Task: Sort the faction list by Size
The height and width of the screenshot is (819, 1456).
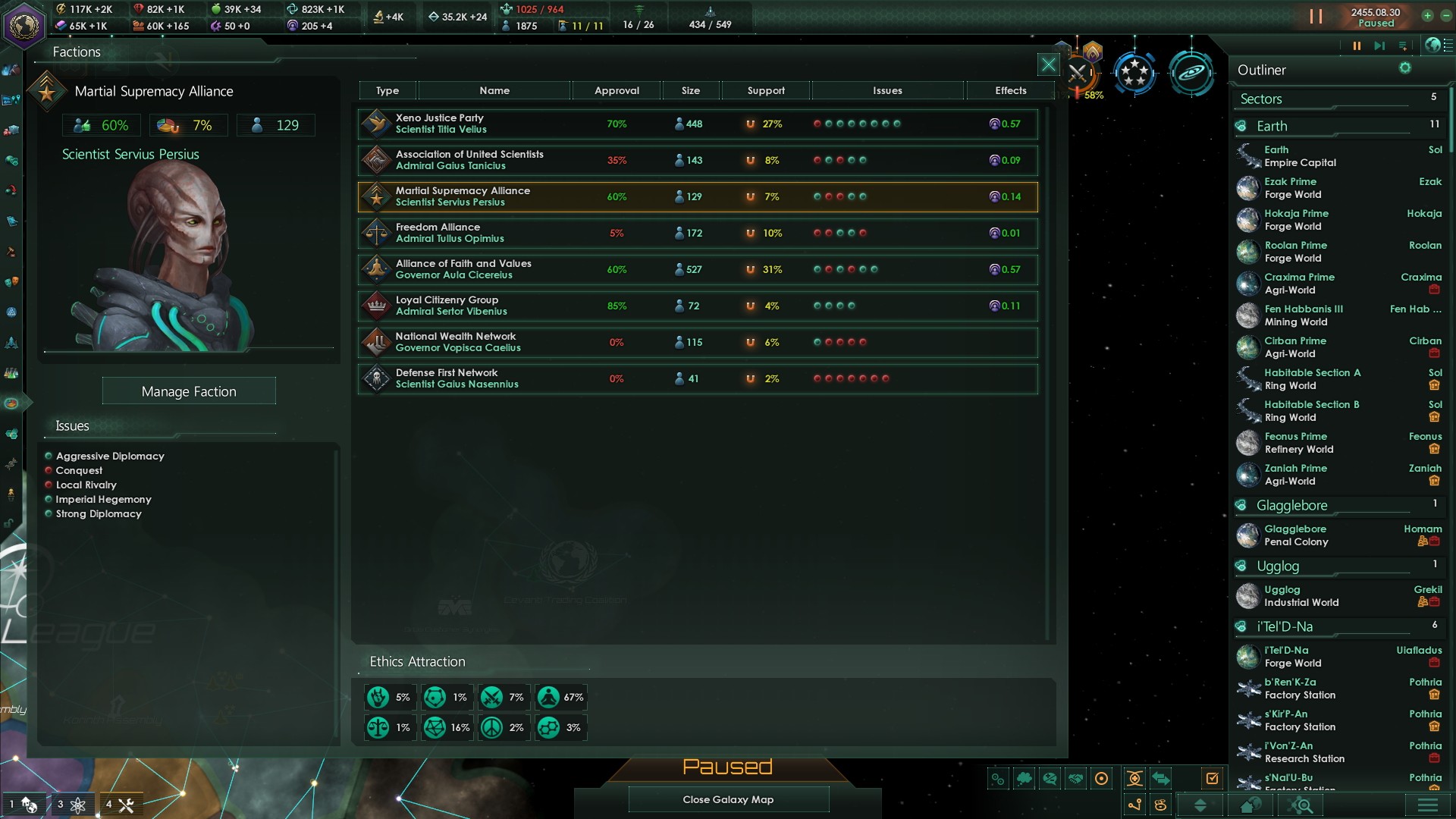Action: (x=690, y=91)
